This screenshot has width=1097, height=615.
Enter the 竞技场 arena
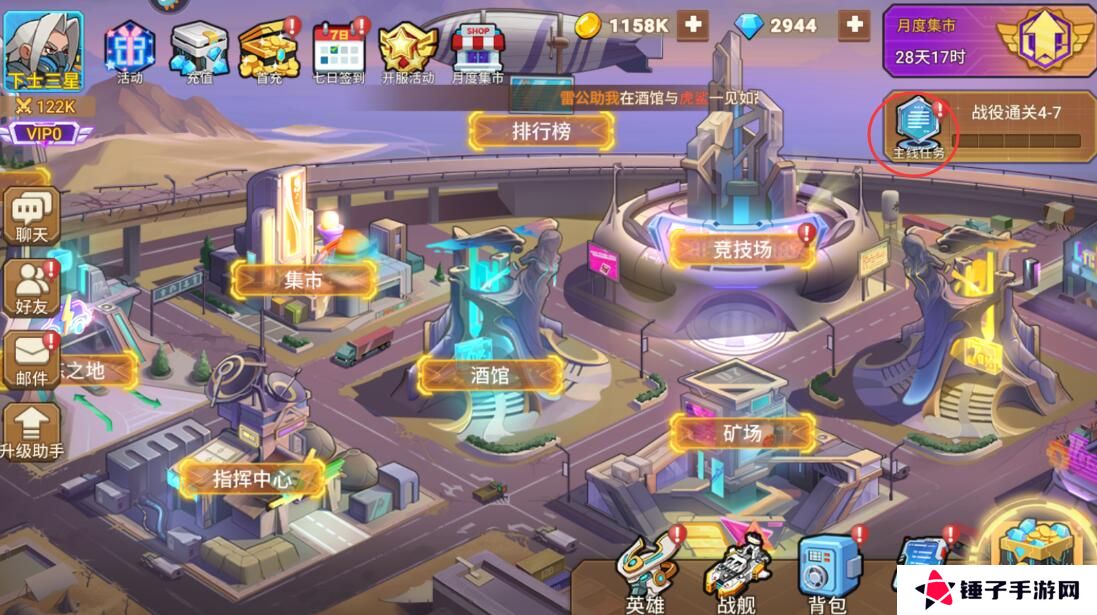pos(742,249)
